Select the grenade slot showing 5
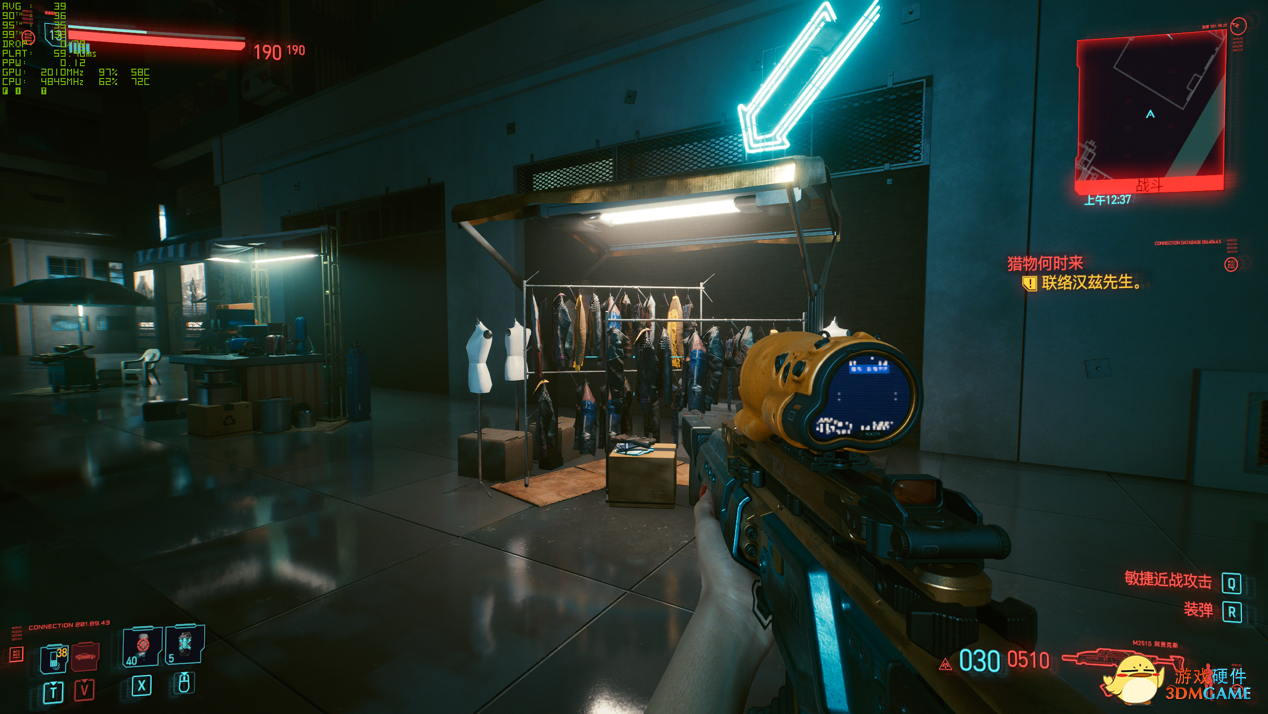 click(185, 644)
